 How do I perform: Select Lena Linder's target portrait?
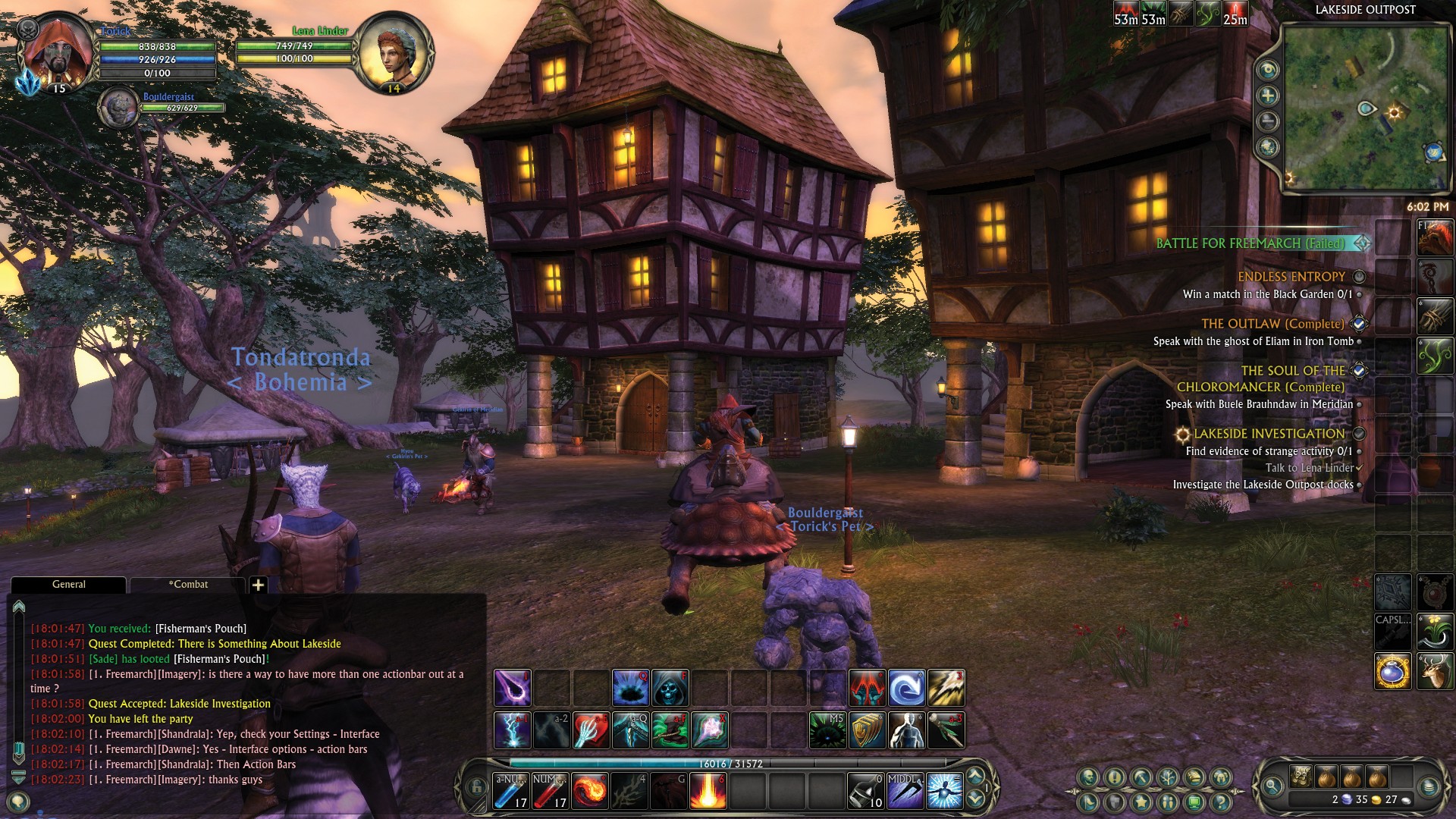point(392,53)
